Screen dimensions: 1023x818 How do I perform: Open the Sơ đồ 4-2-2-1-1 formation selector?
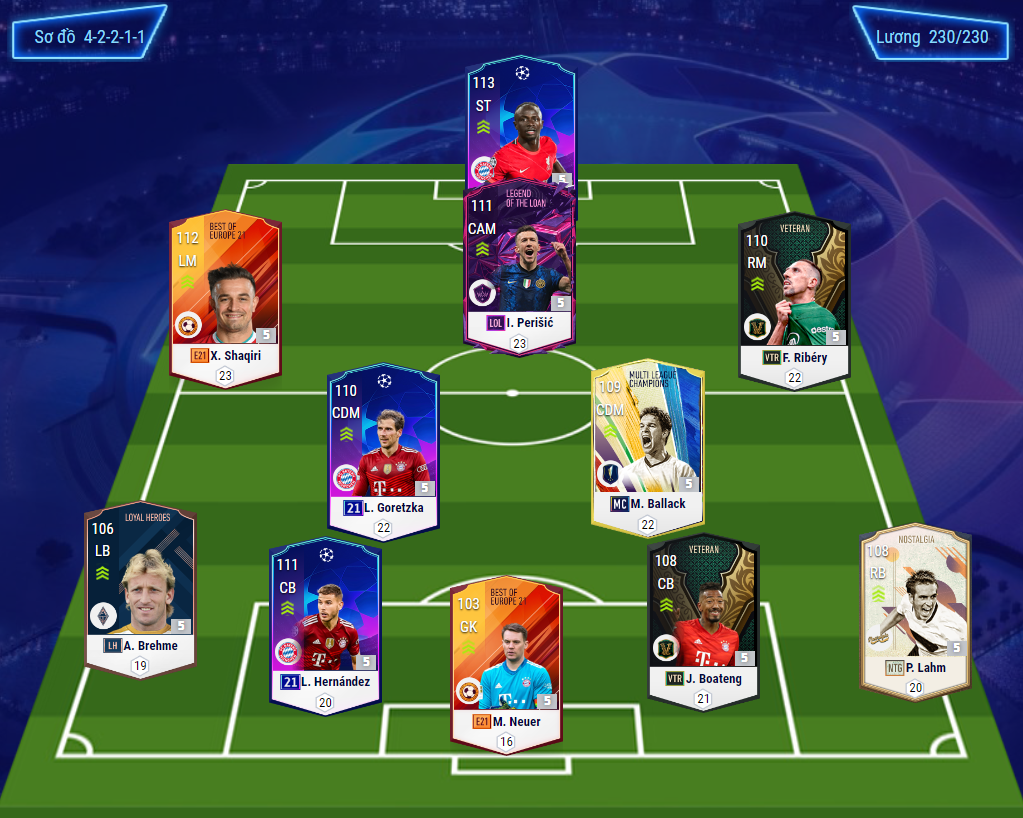[89, 38]
